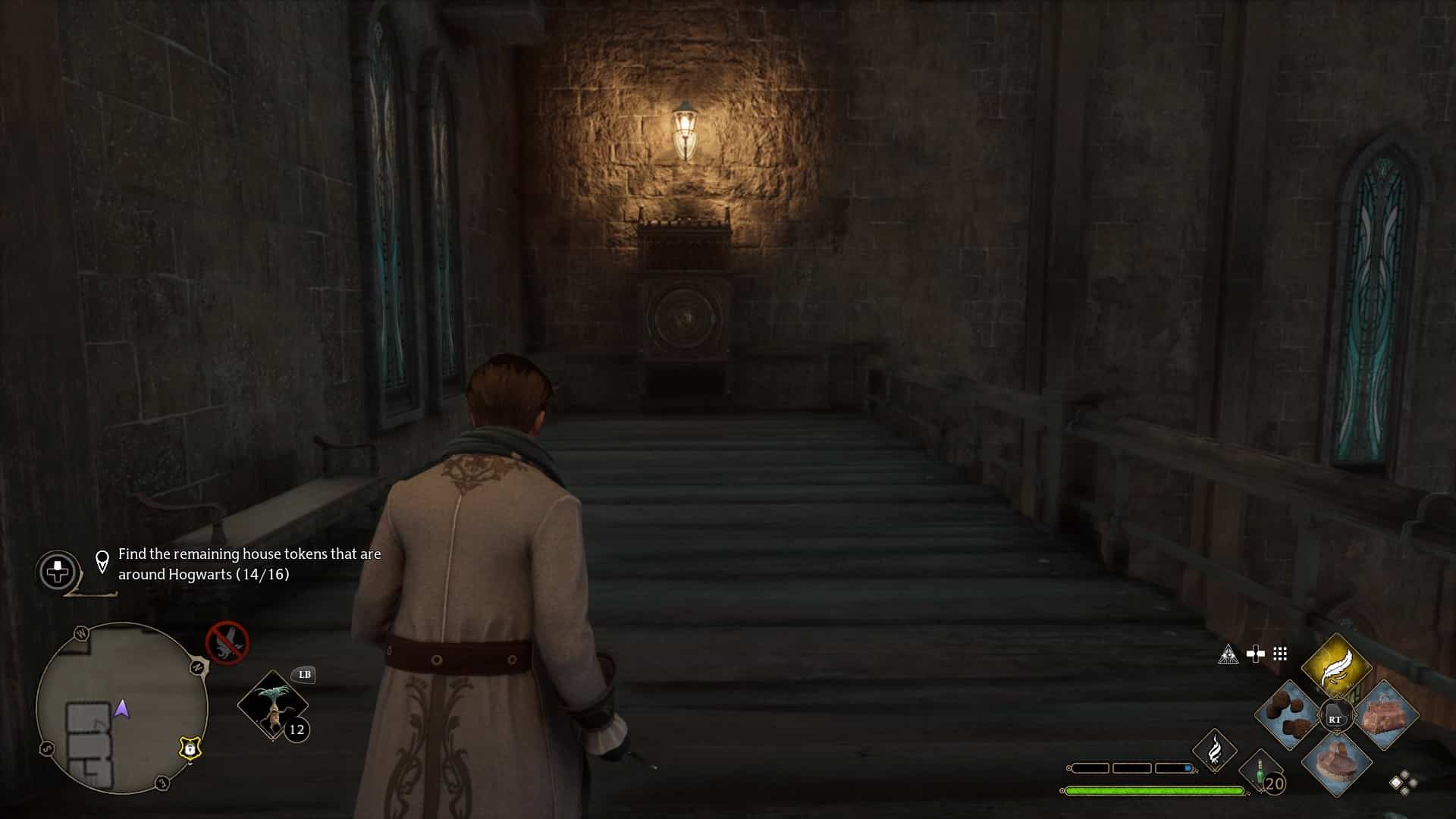Open the nine-dot grid icon
The width and height of the screenshot is (1456, 819).
1280,654
